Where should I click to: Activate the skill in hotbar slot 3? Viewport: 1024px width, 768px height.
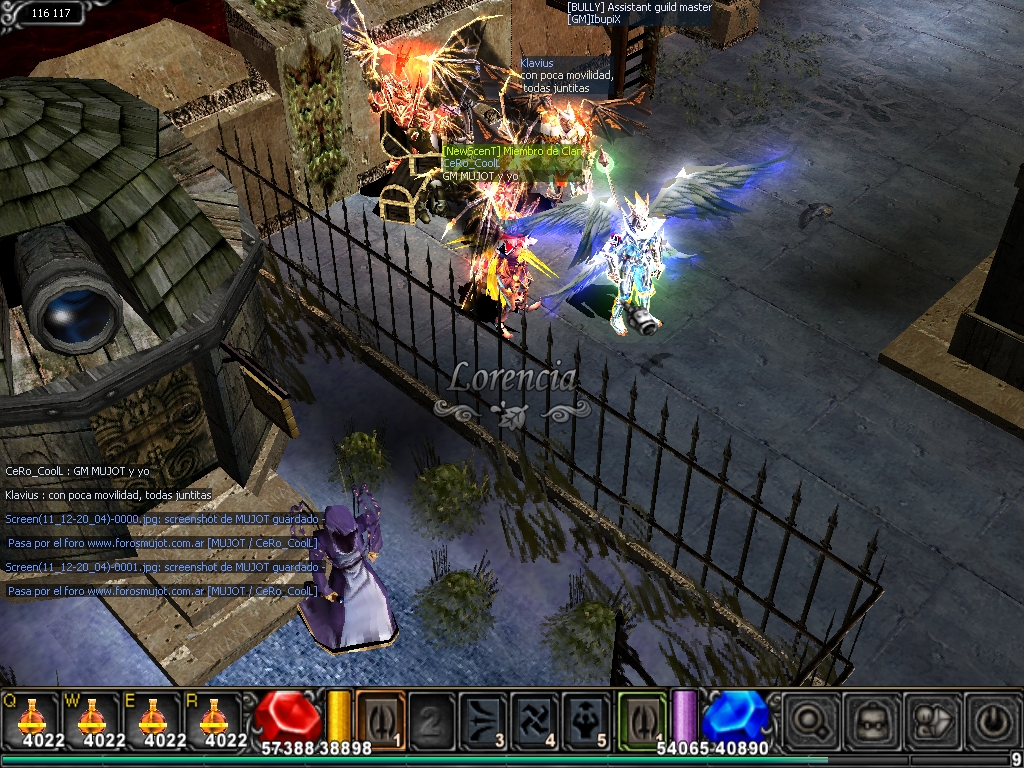[x=484, y=718]
